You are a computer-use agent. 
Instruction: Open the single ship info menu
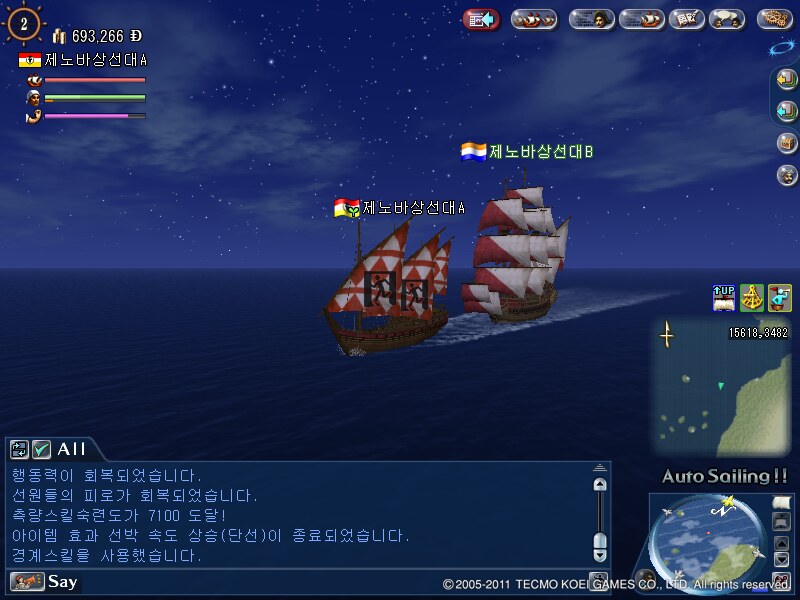click(641, 19)
